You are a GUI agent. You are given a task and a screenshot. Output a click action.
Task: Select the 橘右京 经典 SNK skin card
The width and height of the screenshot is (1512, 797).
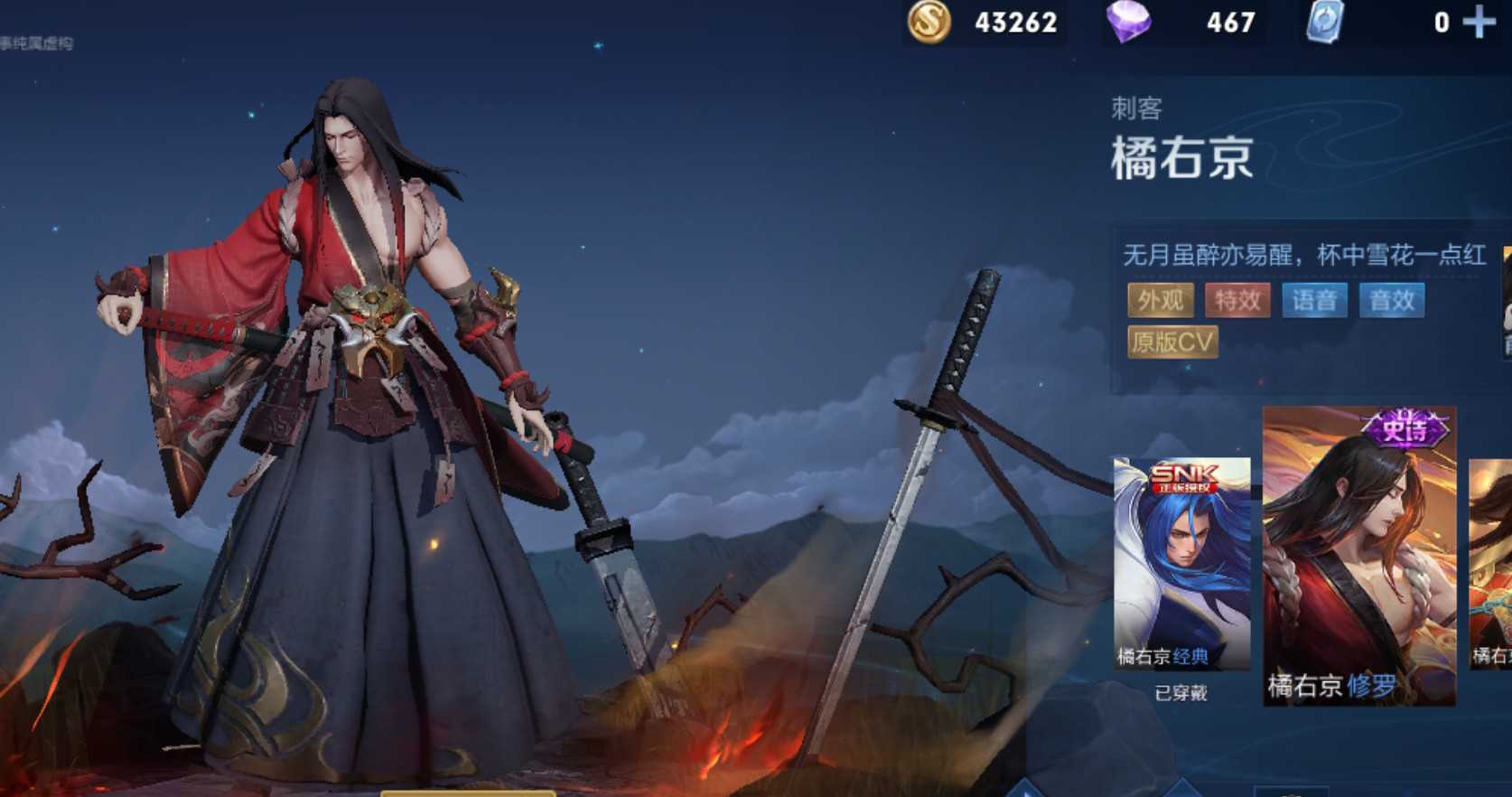pyautogui.click(x=1181, y=563)
